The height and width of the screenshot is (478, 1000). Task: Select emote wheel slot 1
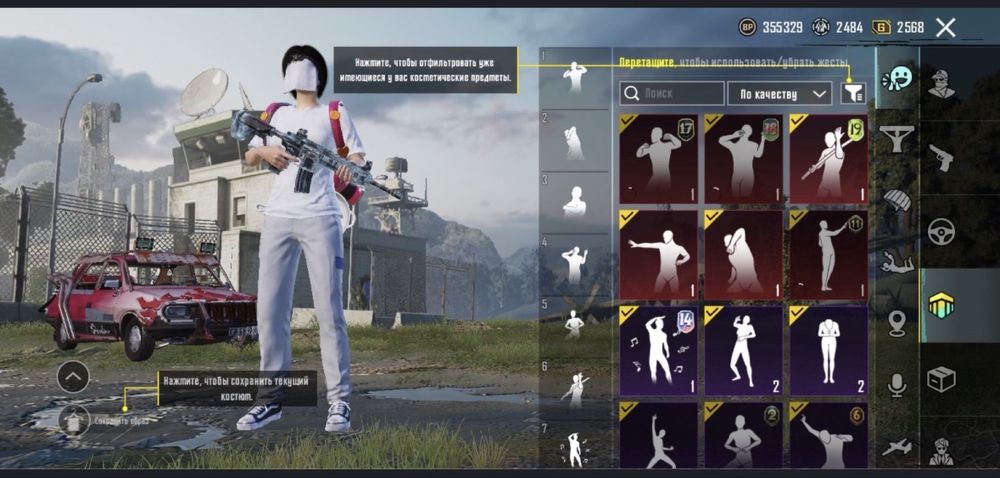click(574, 75)
